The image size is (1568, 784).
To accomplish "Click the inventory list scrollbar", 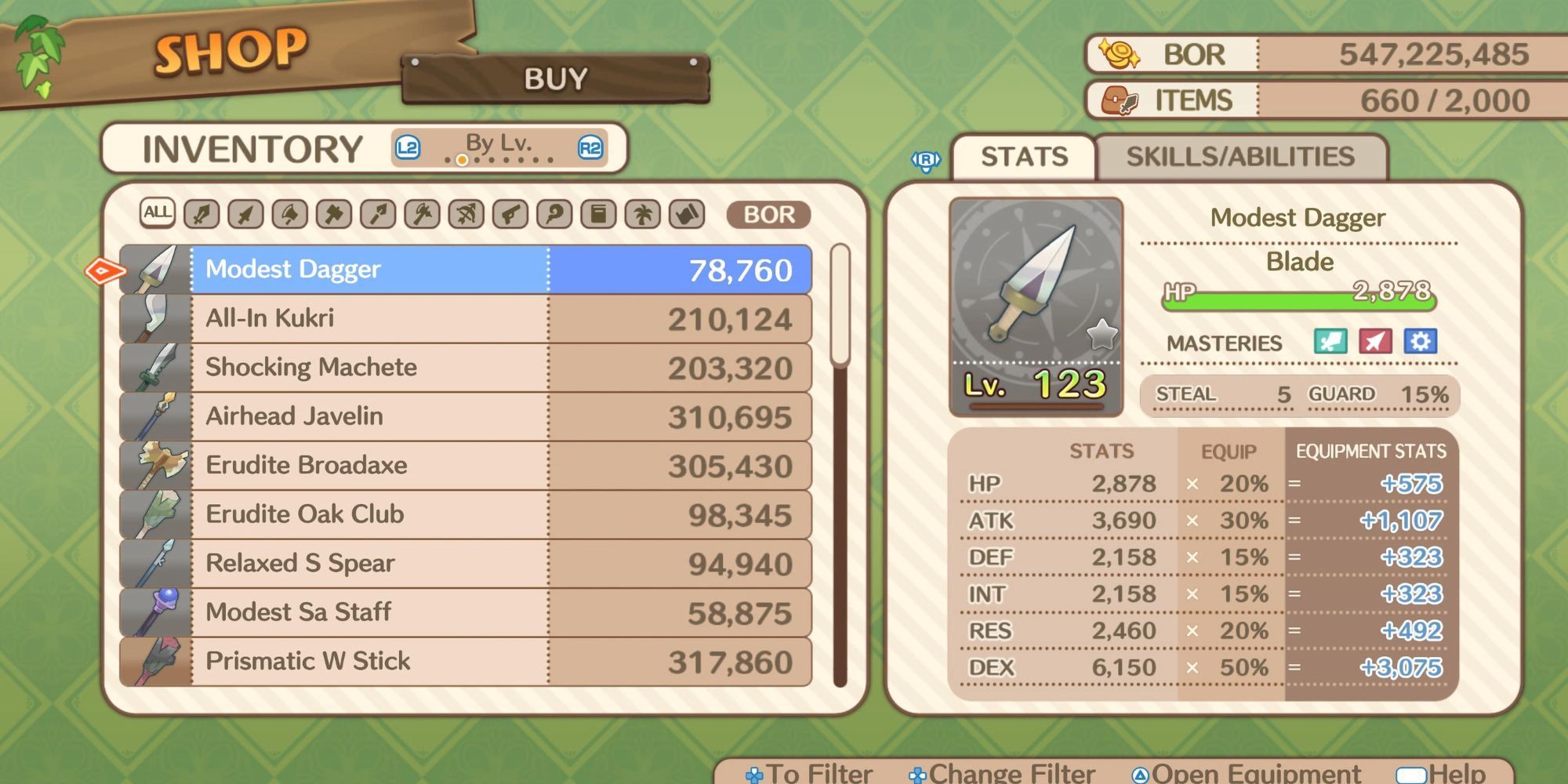I will coord(840,470).
